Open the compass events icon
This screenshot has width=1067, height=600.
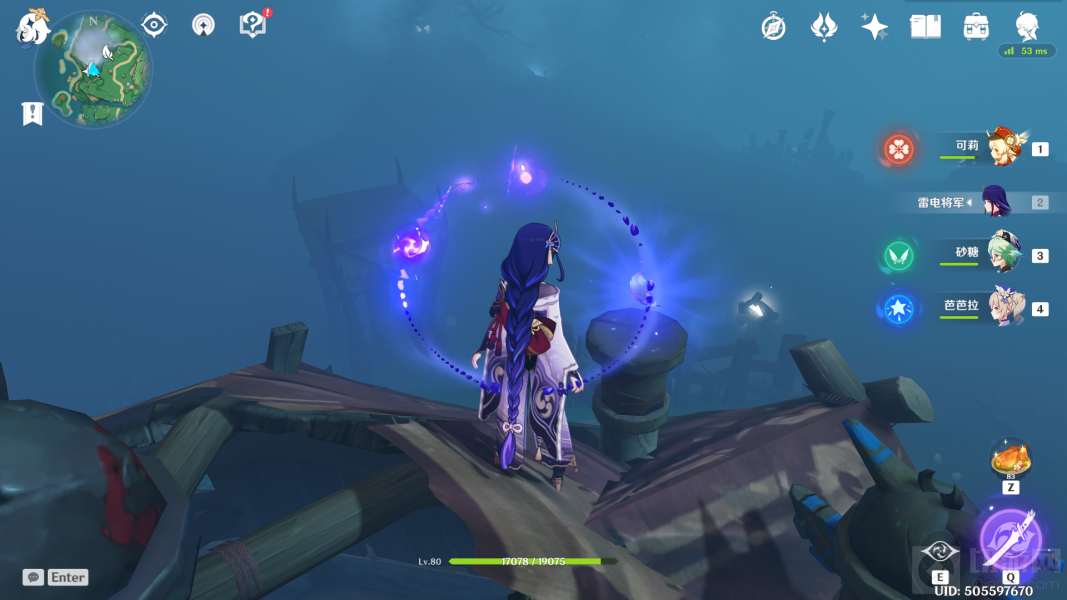773,27
